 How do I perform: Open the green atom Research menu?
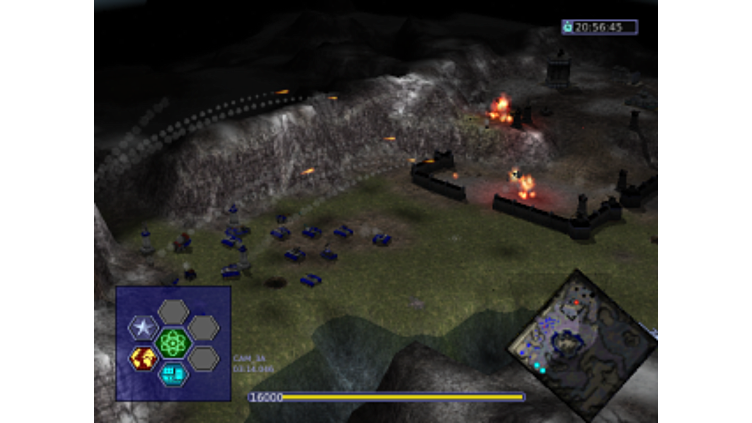tap(173, 343)
